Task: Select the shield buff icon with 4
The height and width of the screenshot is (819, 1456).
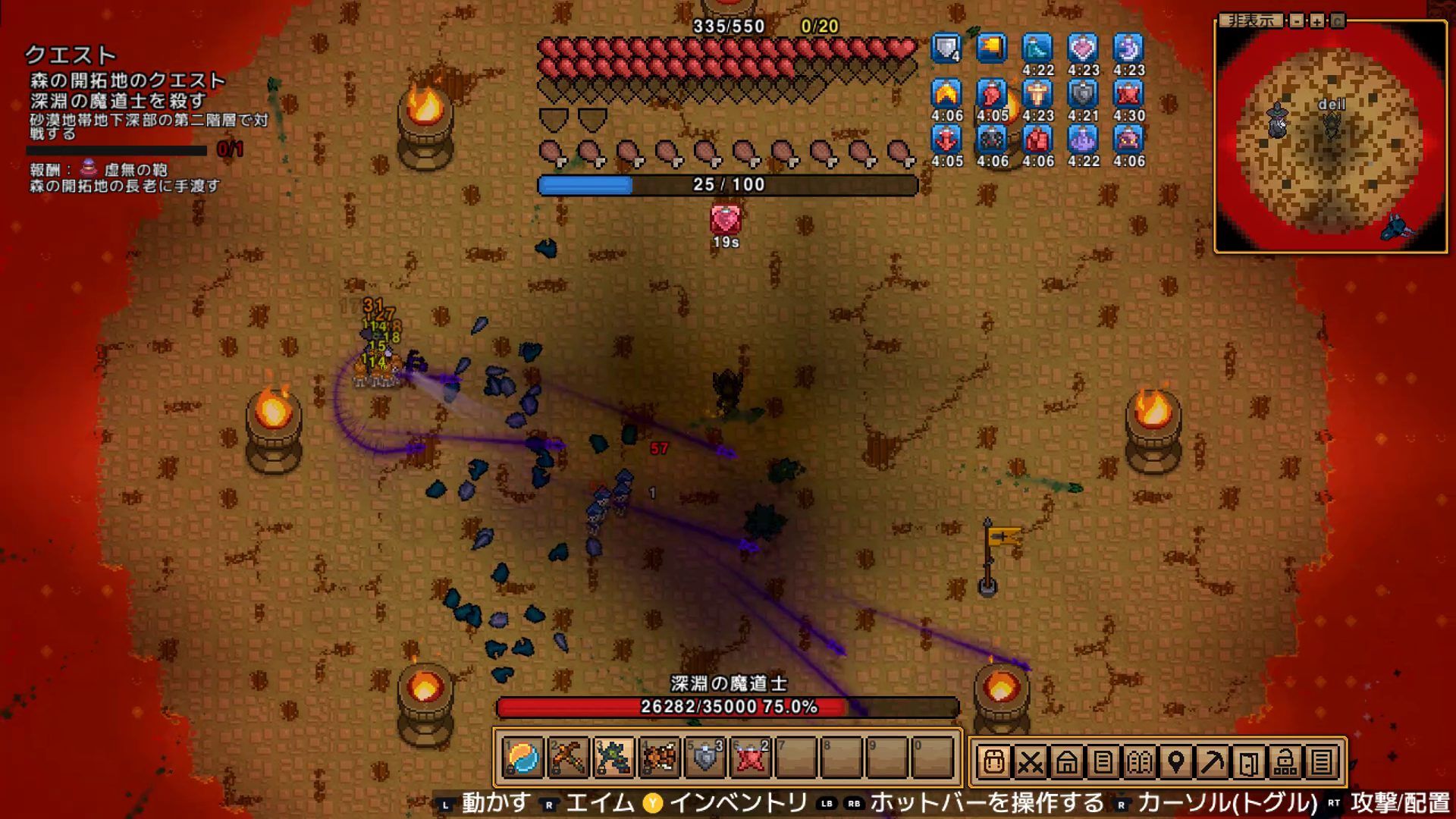Action: pos(946,49)
